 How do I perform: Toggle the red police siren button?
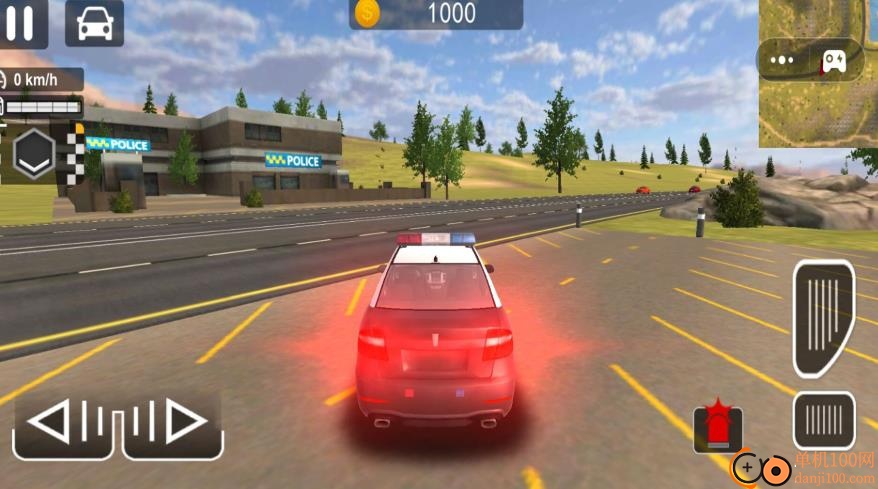coord(718,426)
